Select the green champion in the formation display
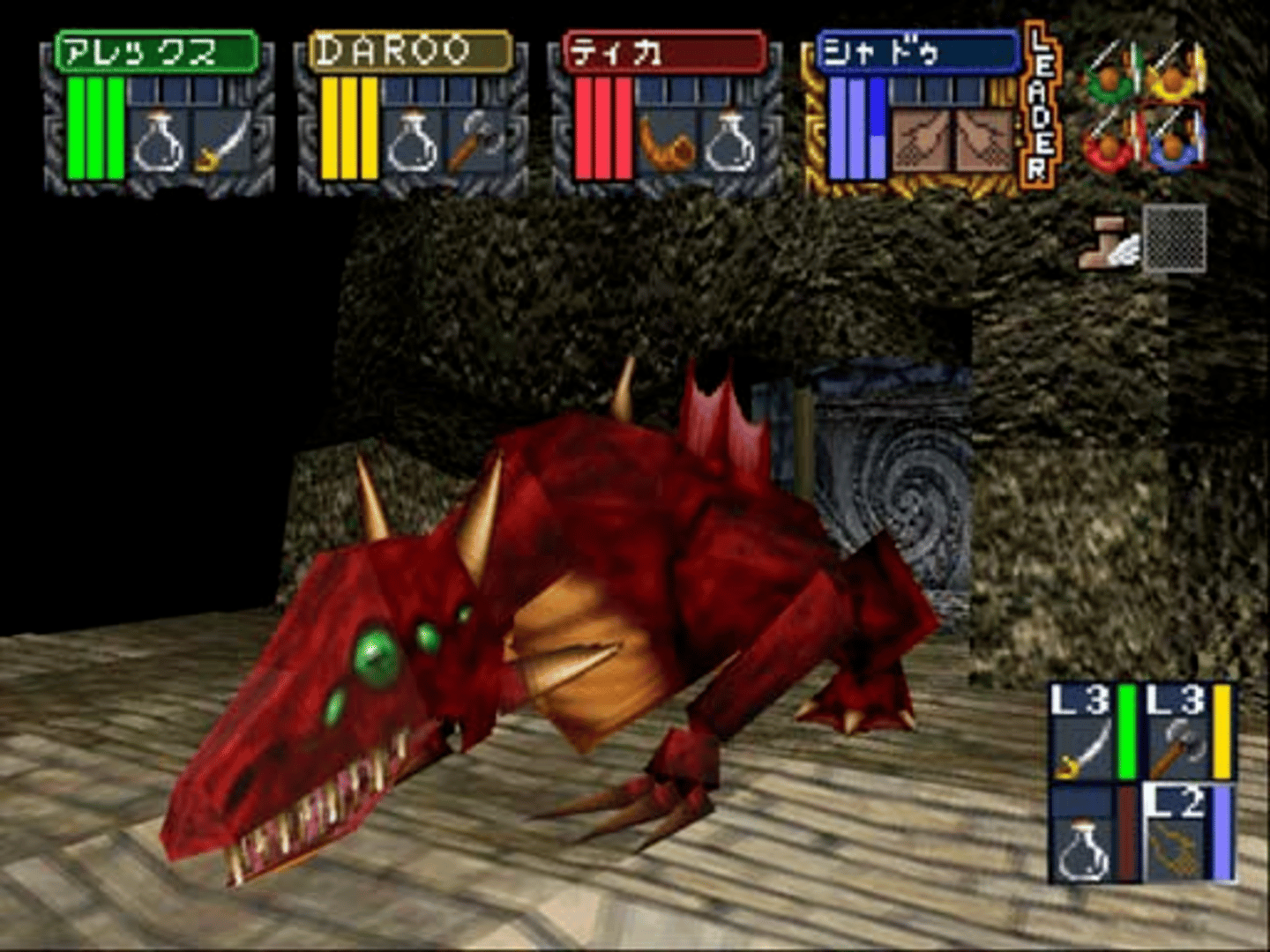Viewport: 1270px width, 952px height. (x=1113, y=73)
